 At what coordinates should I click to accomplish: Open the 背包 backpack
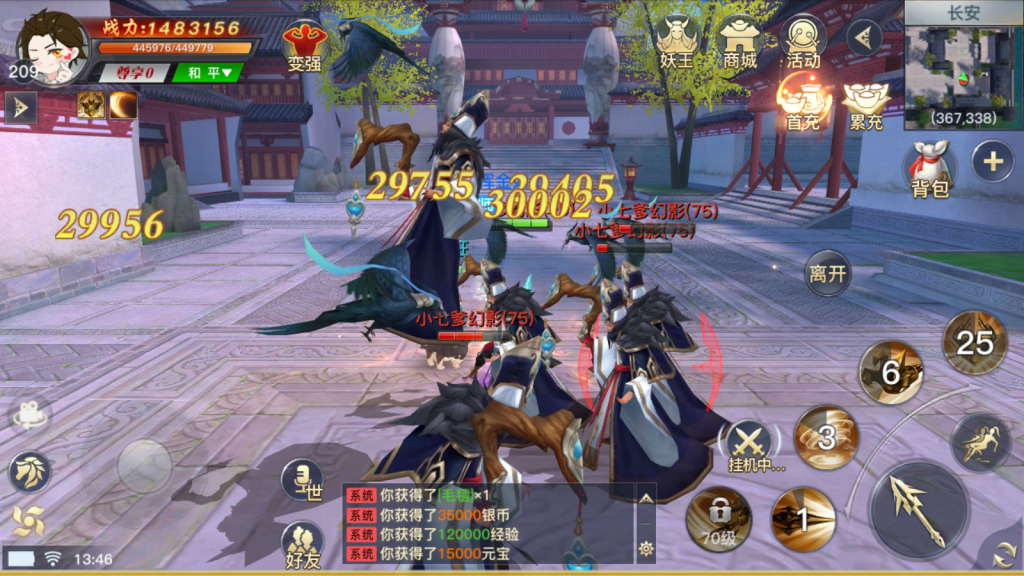pyautogui.click(x=929, y=169)
